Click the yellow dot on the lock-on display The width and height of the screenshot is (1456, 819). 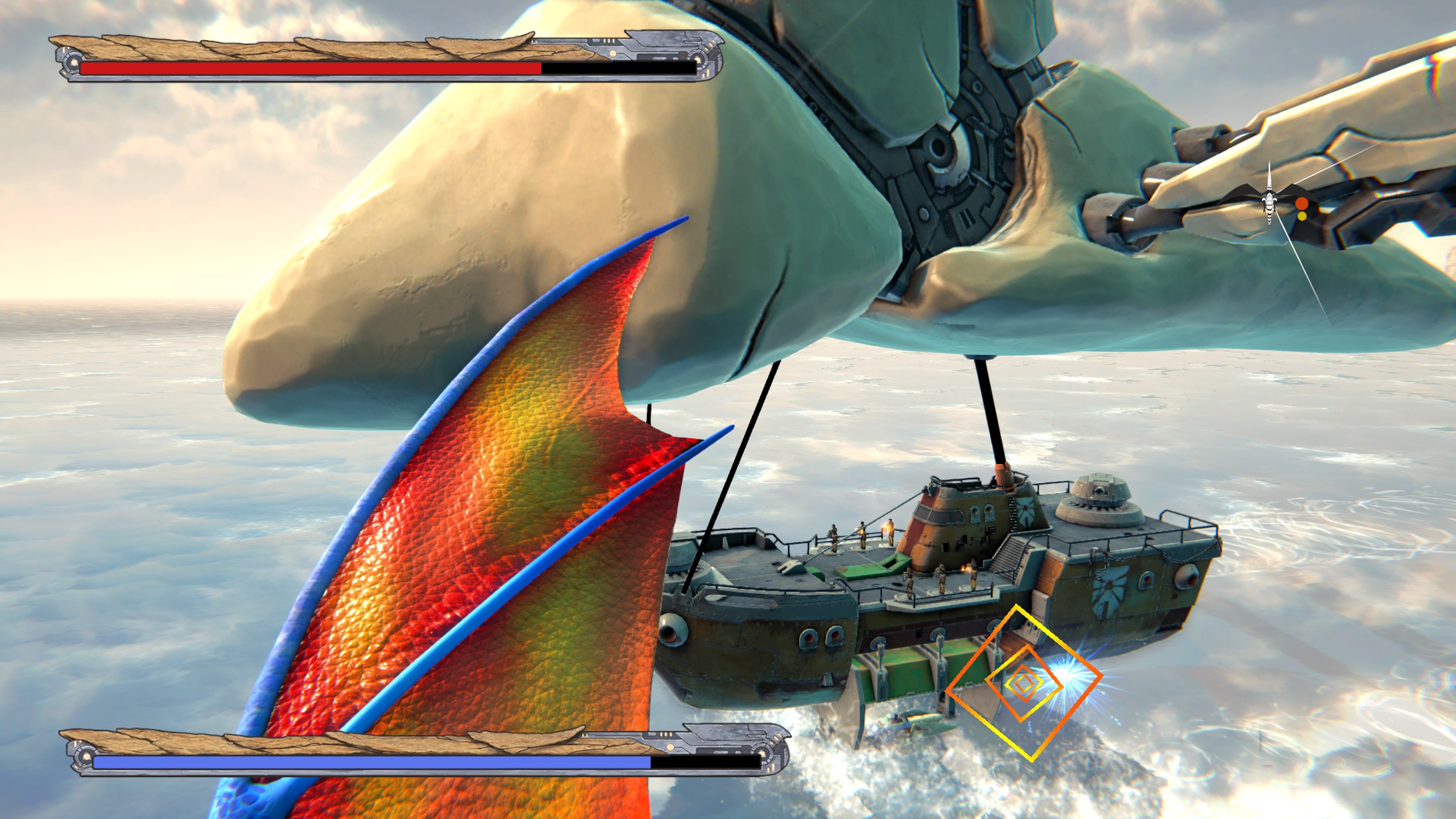coord(1302,217)
